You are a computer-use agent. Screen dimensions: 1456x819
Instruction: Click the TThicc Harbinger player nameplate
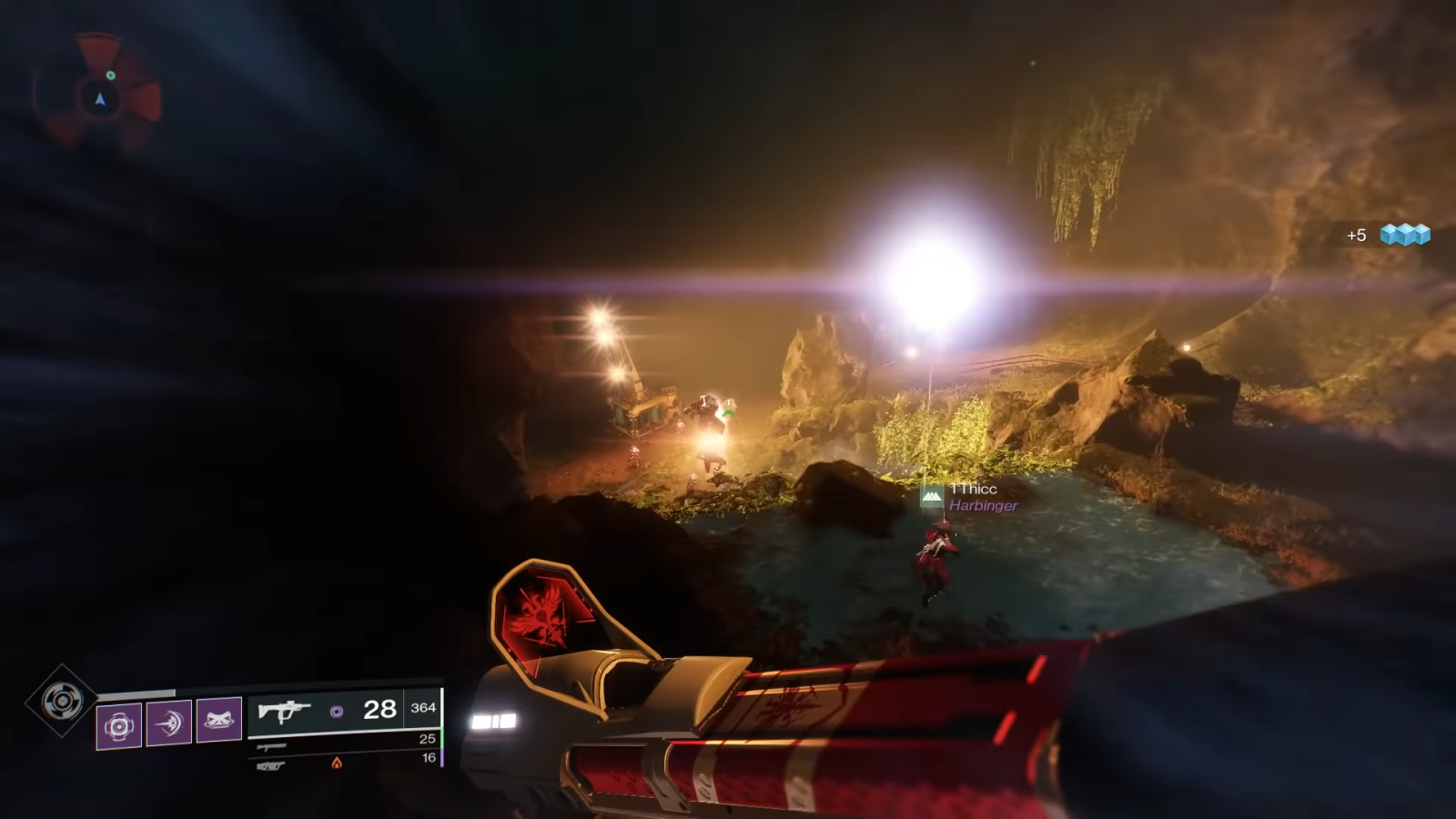click(972, 497)
